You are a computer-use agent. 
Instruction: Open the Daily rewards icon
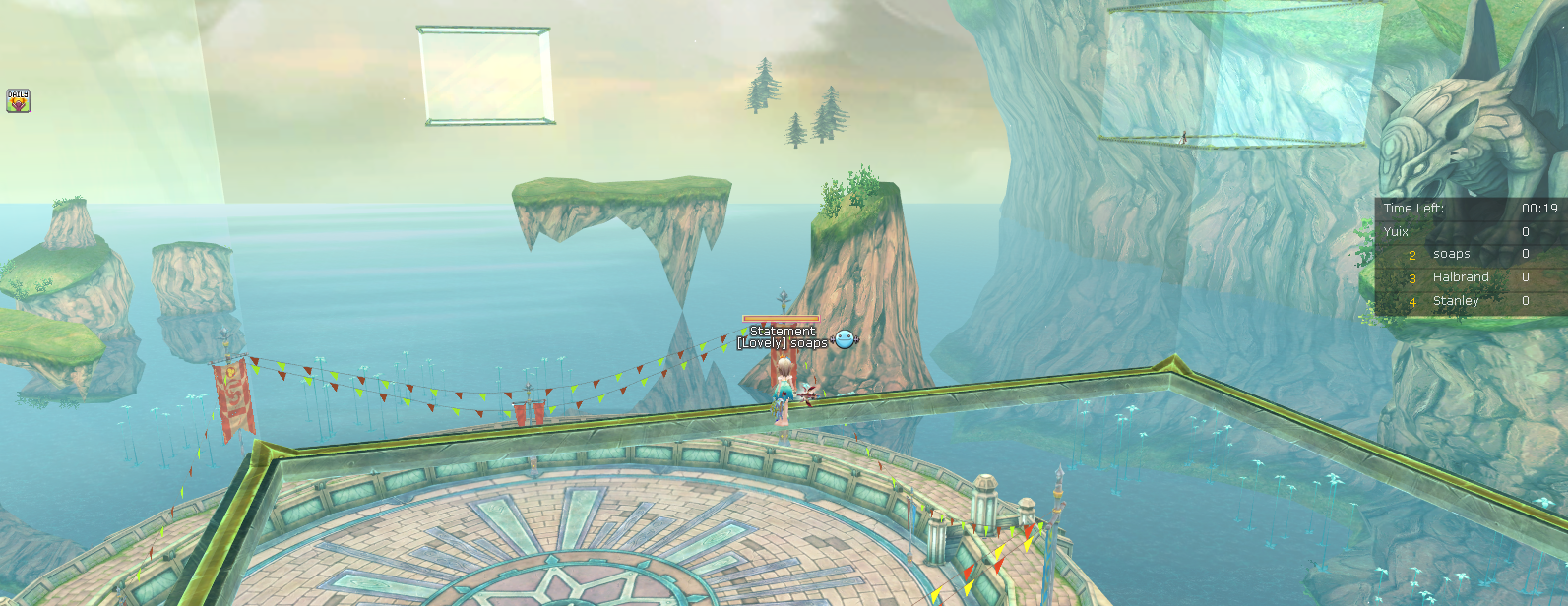18,100
